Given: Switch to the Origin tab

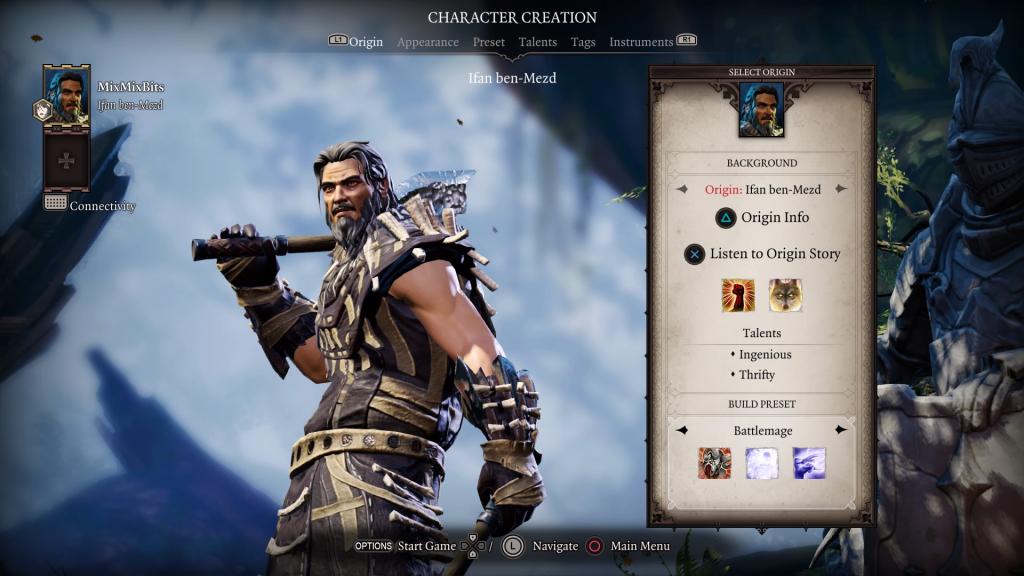Looking at the screenshot, I should 365,42.
